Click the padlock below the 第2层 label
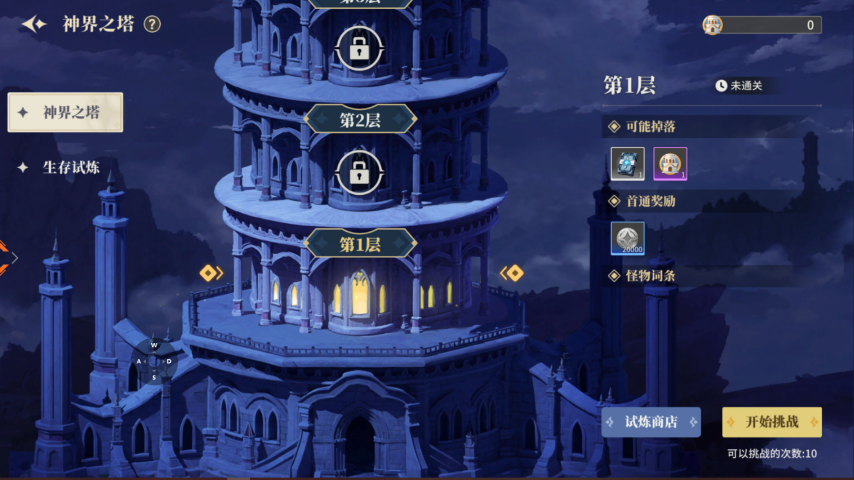854x480 pixels. coord(360,172)
